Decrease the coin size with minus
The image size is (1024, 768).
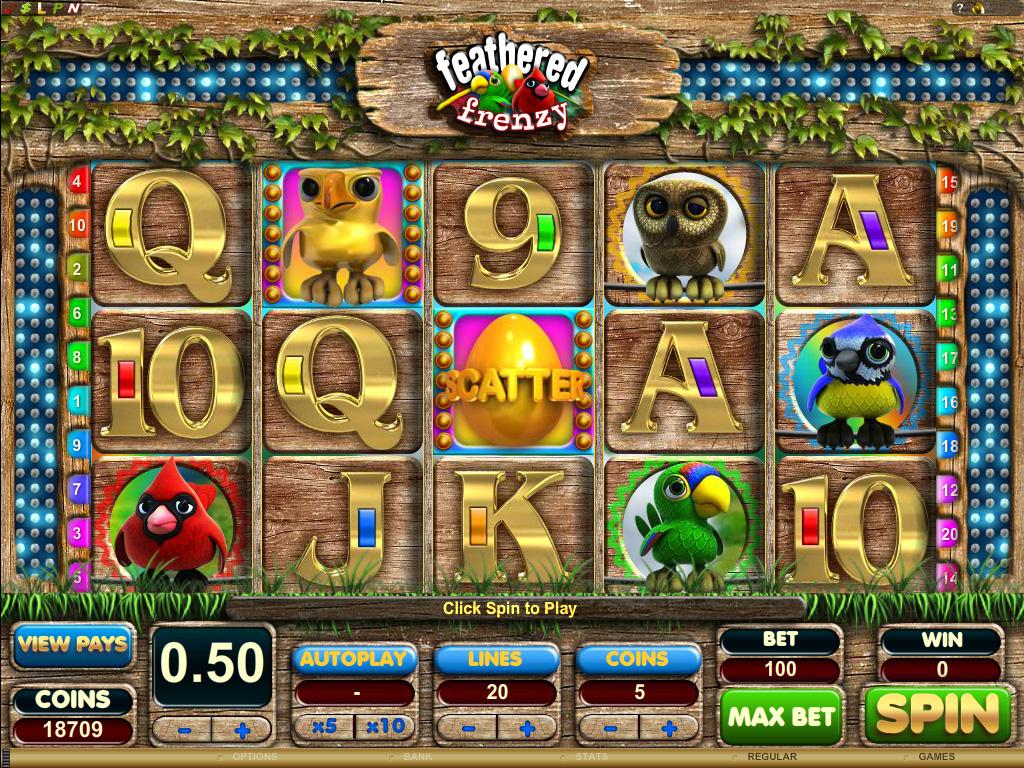[x=182, y=730]
